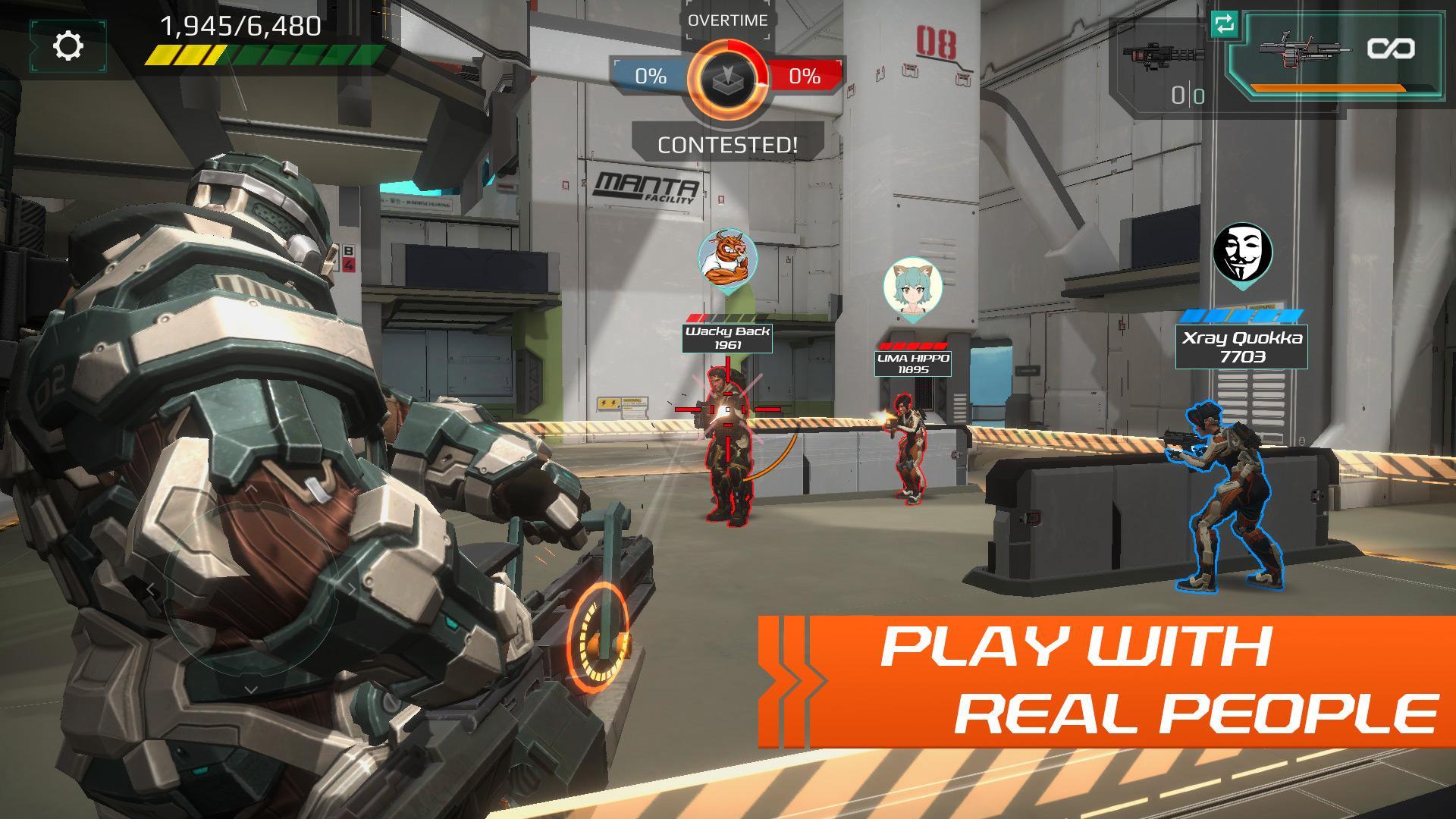Select Wacky Back's bull avatar marker
1456x819 pixels.
(x=726, y=259)
